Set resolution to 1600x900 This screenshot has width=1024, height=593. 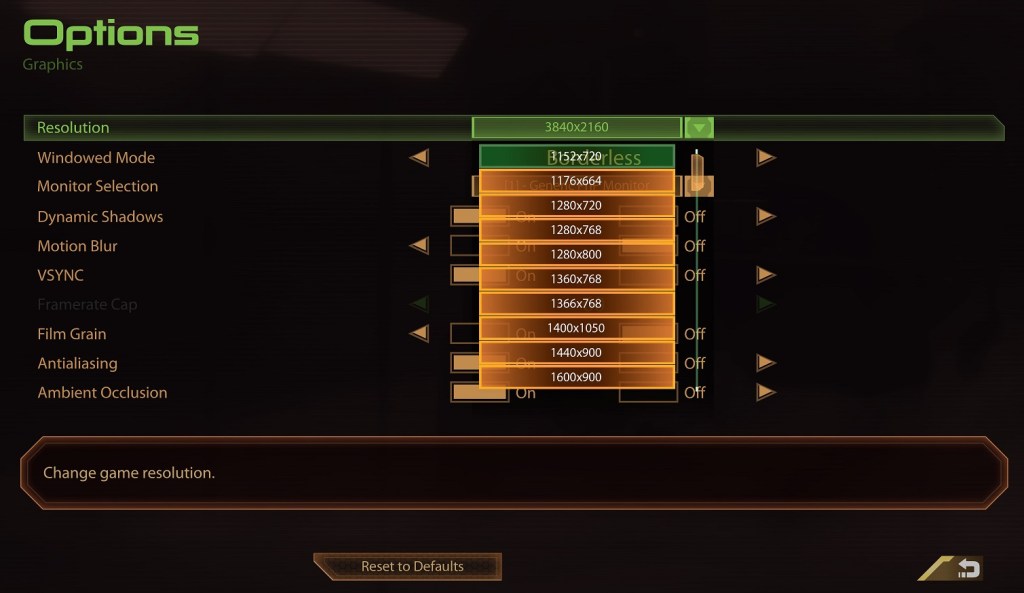[x=577, y=377]
